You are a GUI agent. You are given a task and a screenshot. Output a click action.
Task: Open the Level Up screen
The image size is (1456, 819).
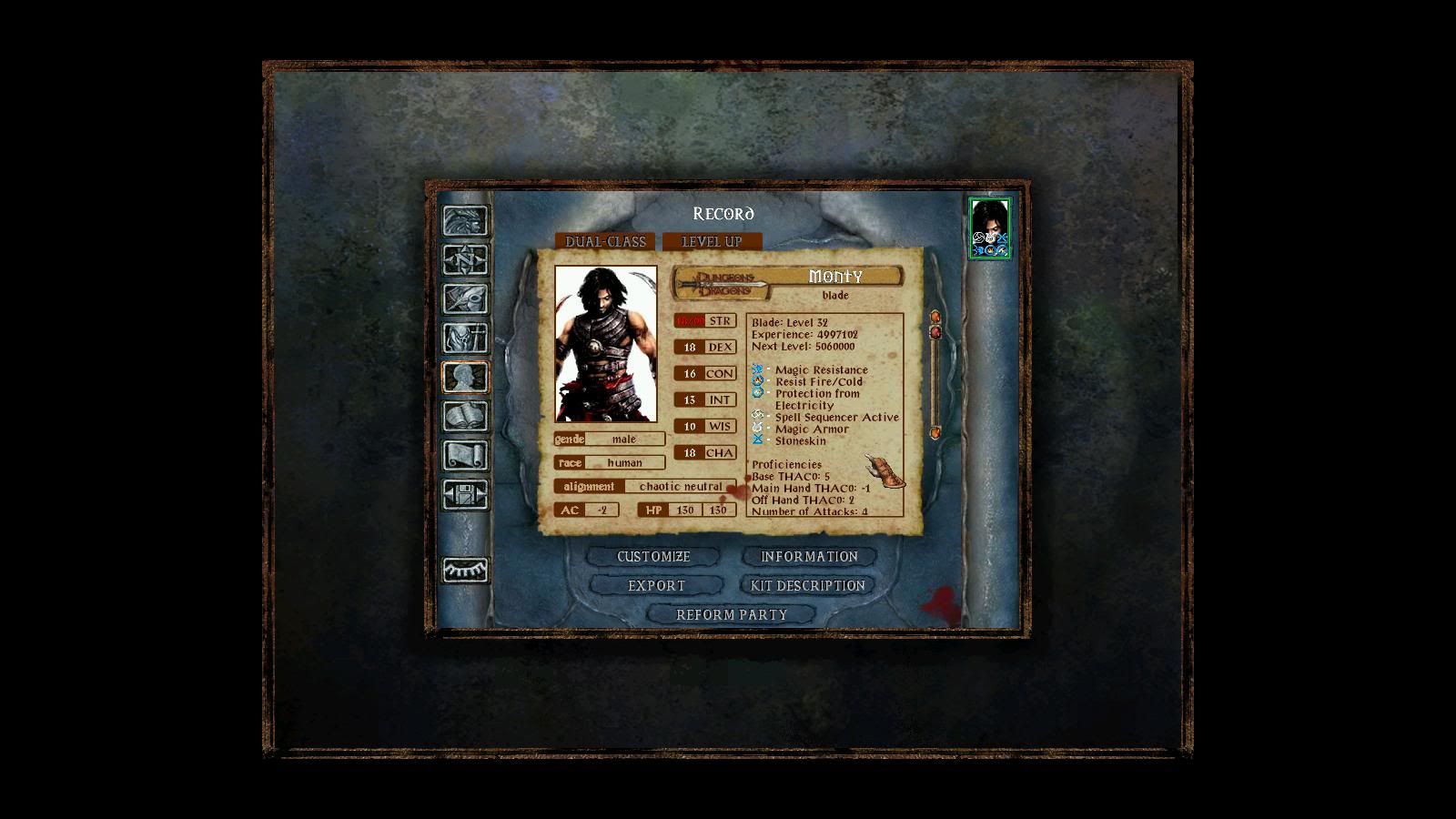[x=712, y=241]
